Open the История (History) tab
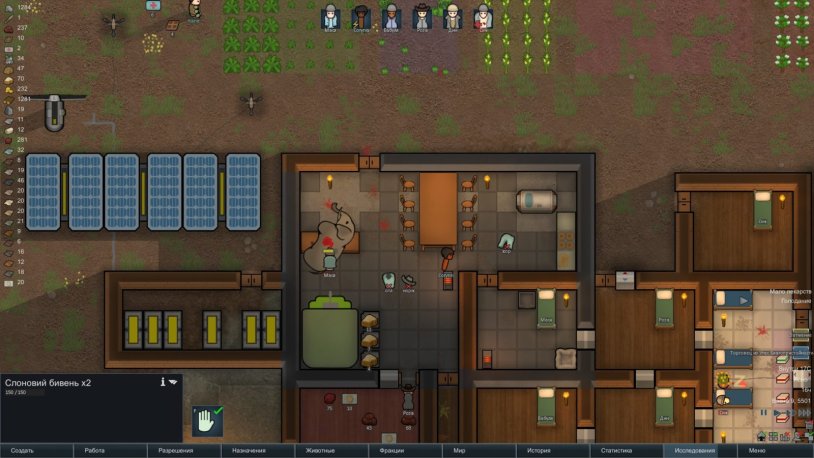Viewport: 814px width, 458px height. tap(539, 451)
